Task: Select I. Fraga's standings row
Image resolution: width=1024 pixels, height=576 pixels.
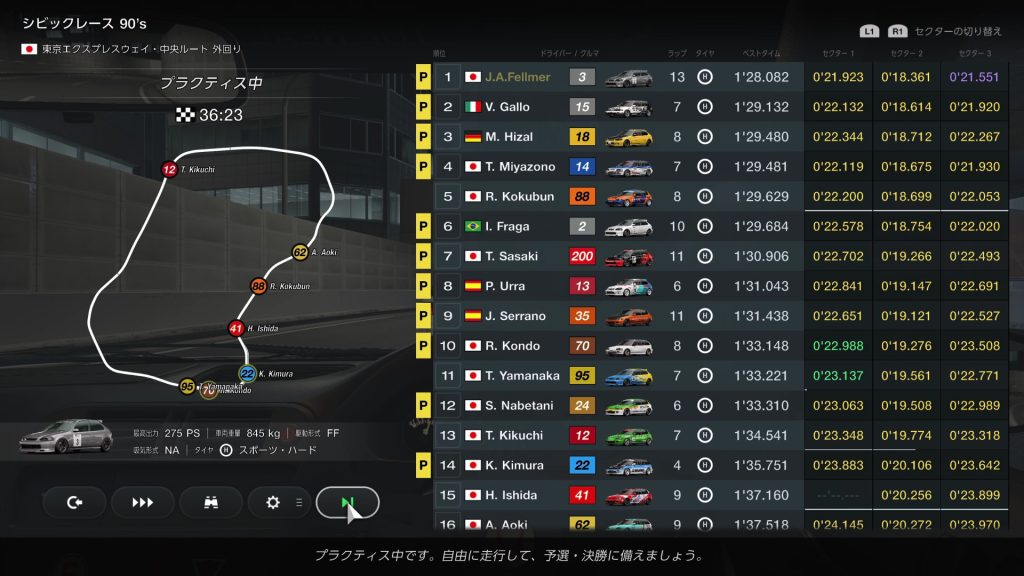Action: 620,227
